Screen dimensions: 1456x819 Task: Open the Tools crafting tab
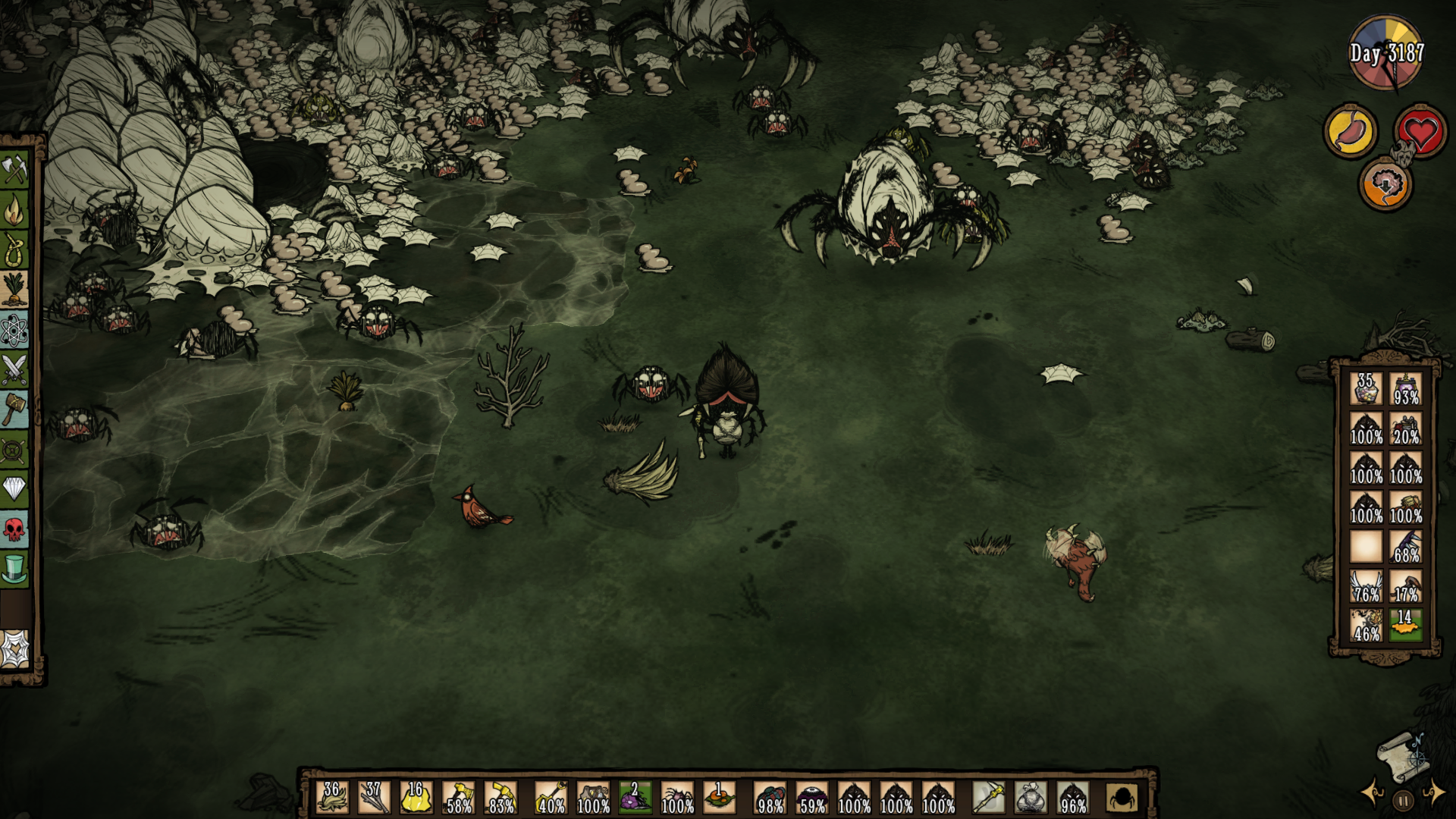tap(14, 170)
